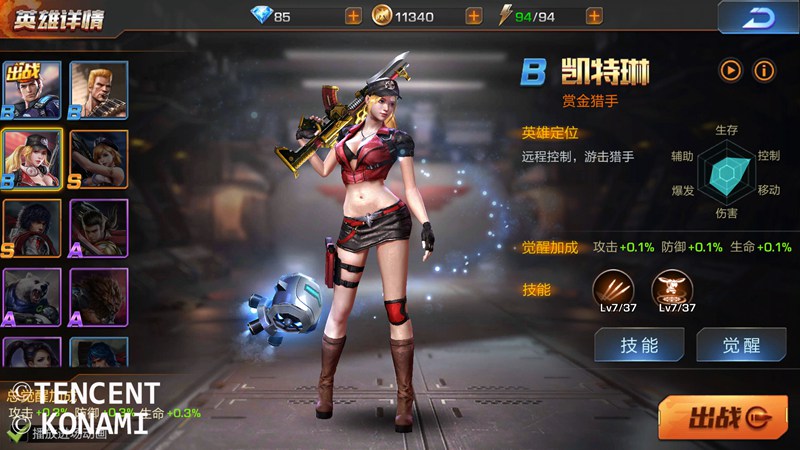Choose the white bear hero portrait
The height and width of the screenshot is (450, 800).
pos(31,298)
